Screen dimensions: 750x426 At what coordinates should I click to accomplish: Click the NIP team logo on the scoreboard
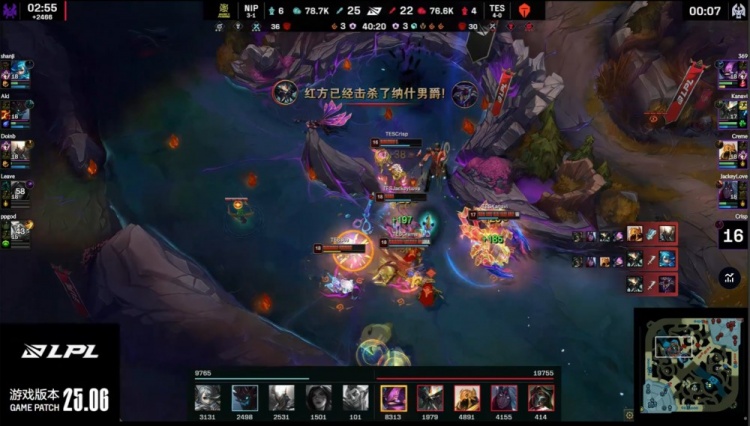(x=224, y=10)
